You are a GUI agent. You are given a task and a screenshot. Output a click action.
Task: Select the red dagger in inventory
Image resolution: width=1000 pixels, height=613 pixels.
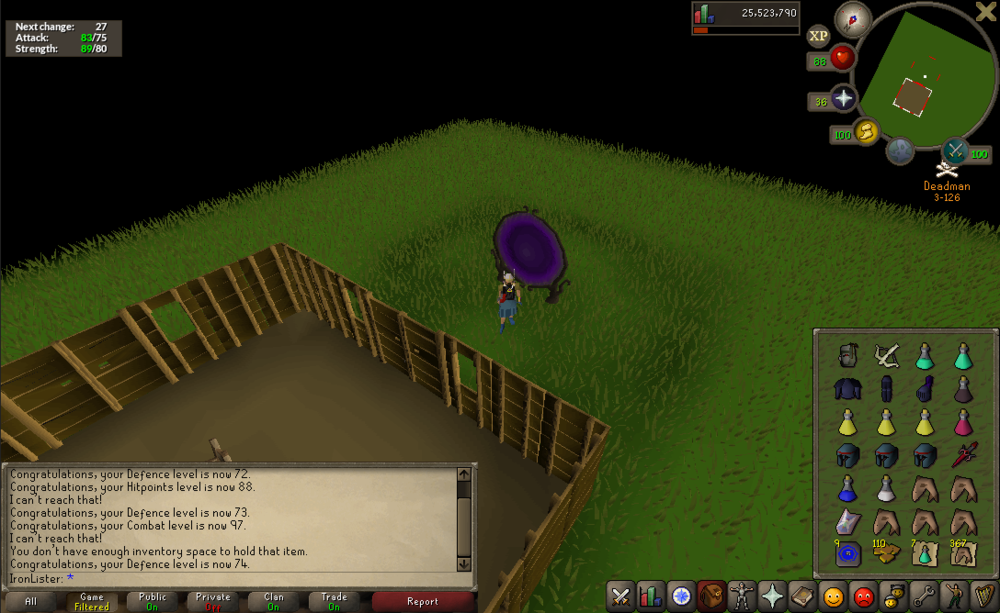(962, 456)
